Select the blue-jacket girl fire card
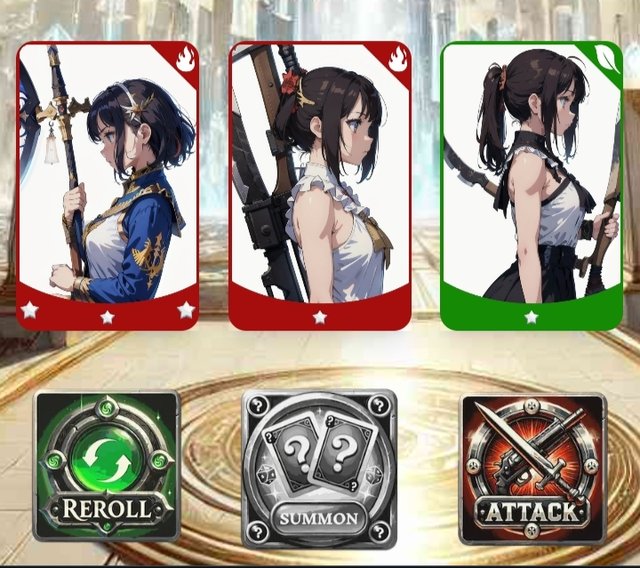The width and height of the screenshot is (640, 568). pyautogui.click(x=108, y=185)
